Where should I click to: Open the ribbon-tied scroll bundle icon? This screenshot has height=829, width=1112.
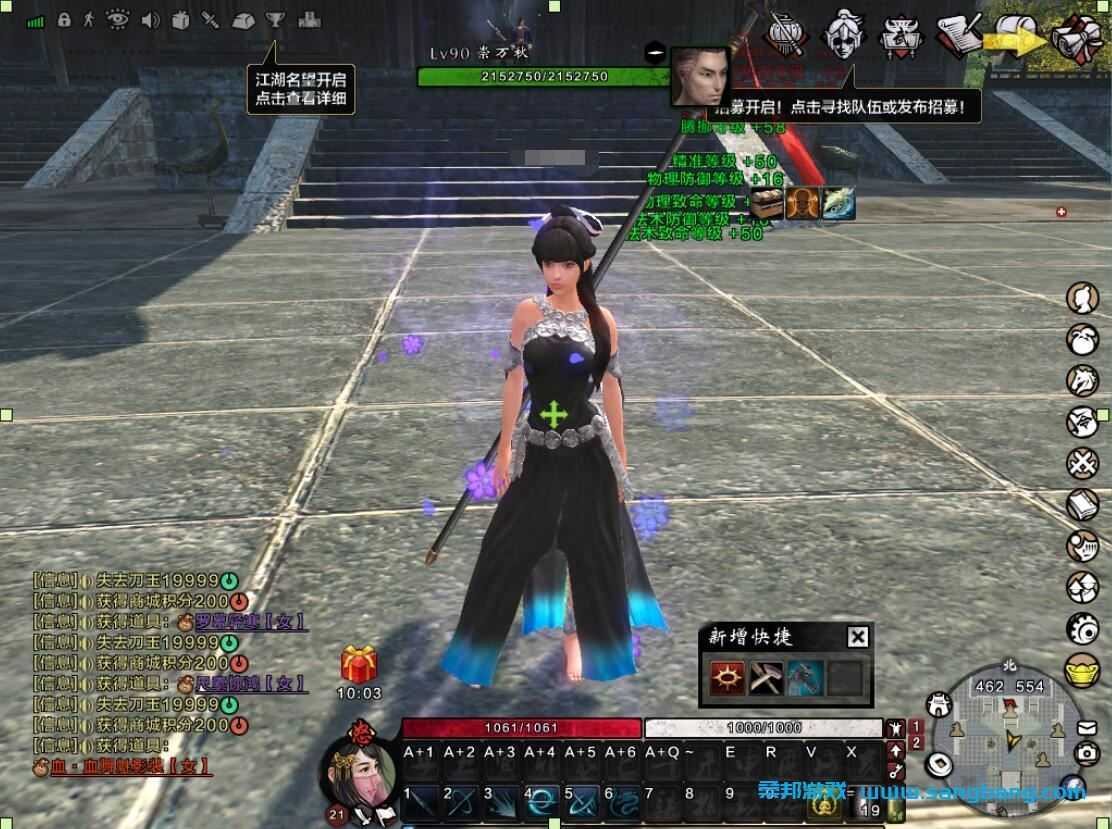[1076, 38]
